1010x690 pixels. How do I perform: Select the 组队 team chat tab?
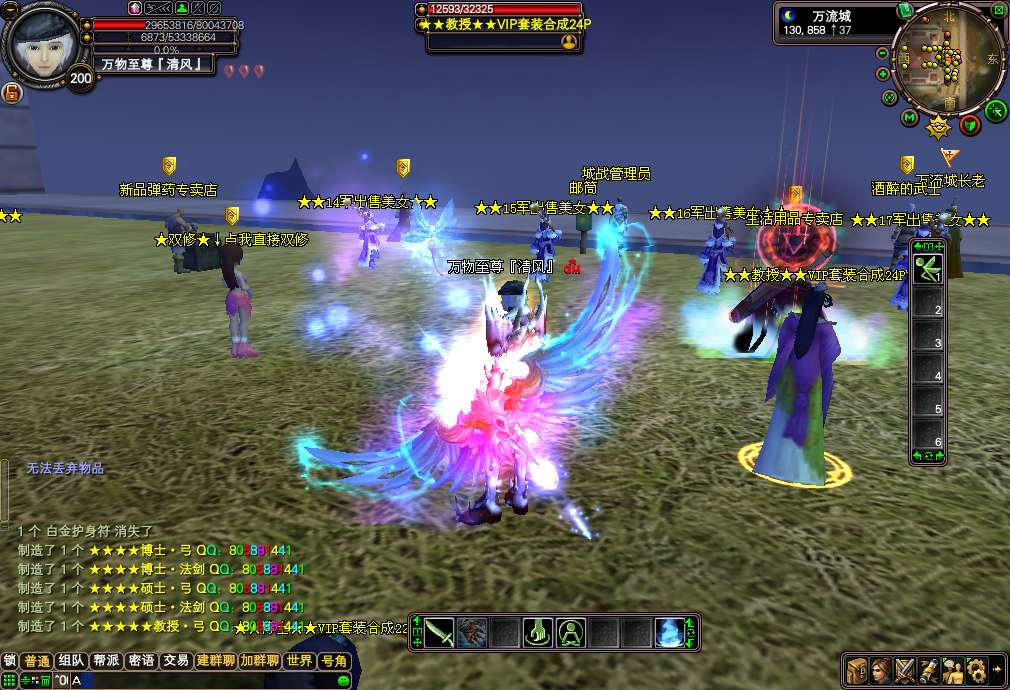71,661
